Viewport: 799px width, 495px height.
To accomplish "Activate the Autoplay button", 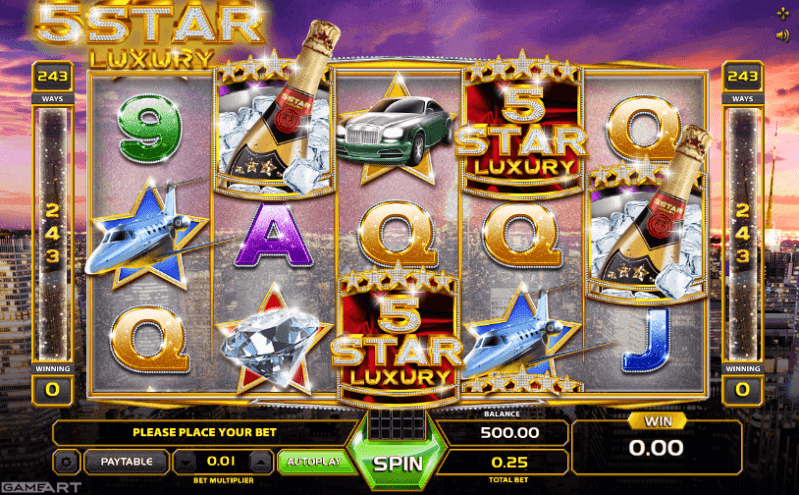I will (313, 461).
